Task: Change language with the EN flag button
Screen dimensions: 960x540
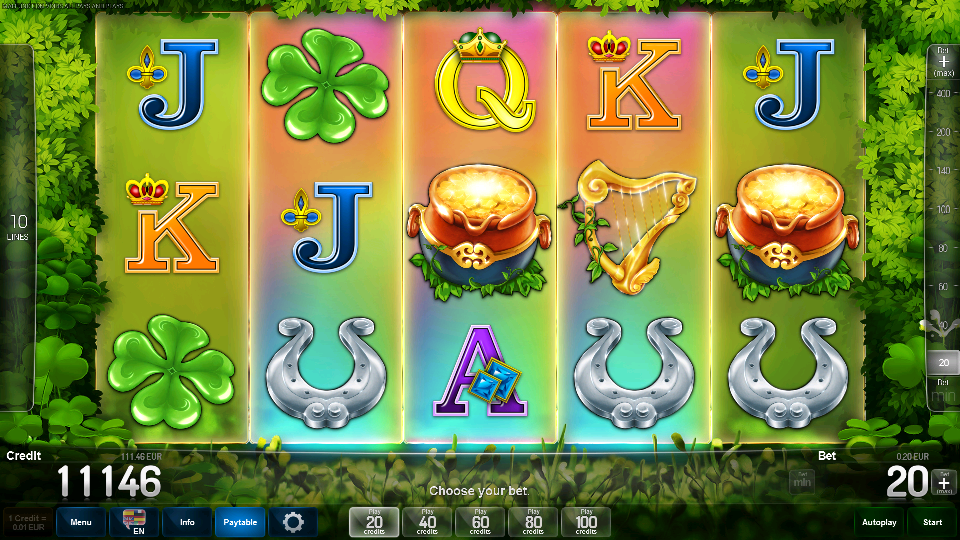Action: [134, 522]
